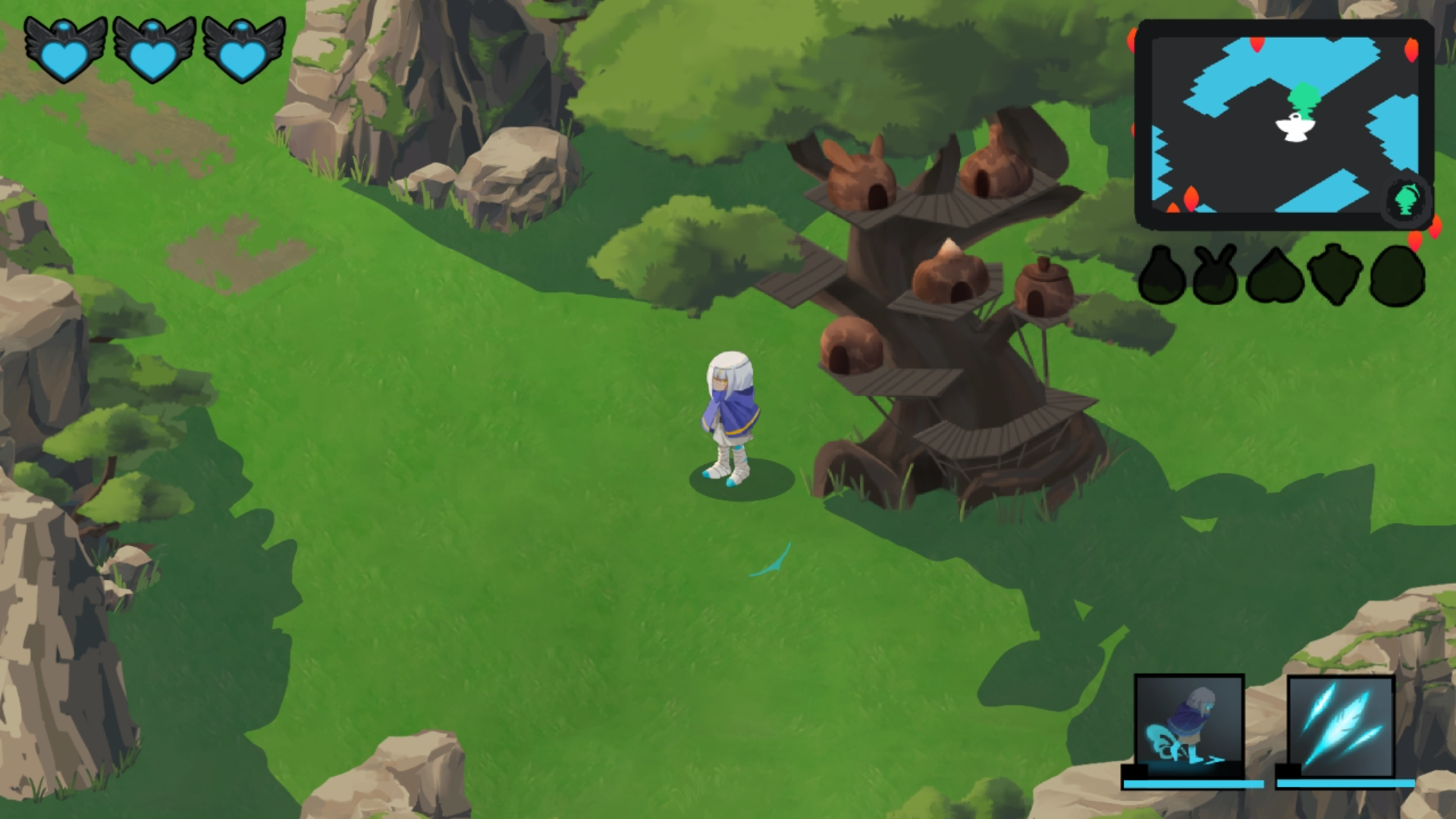Click the minimap panel
Screen dimensions: 1456x819
point(1283,125)
